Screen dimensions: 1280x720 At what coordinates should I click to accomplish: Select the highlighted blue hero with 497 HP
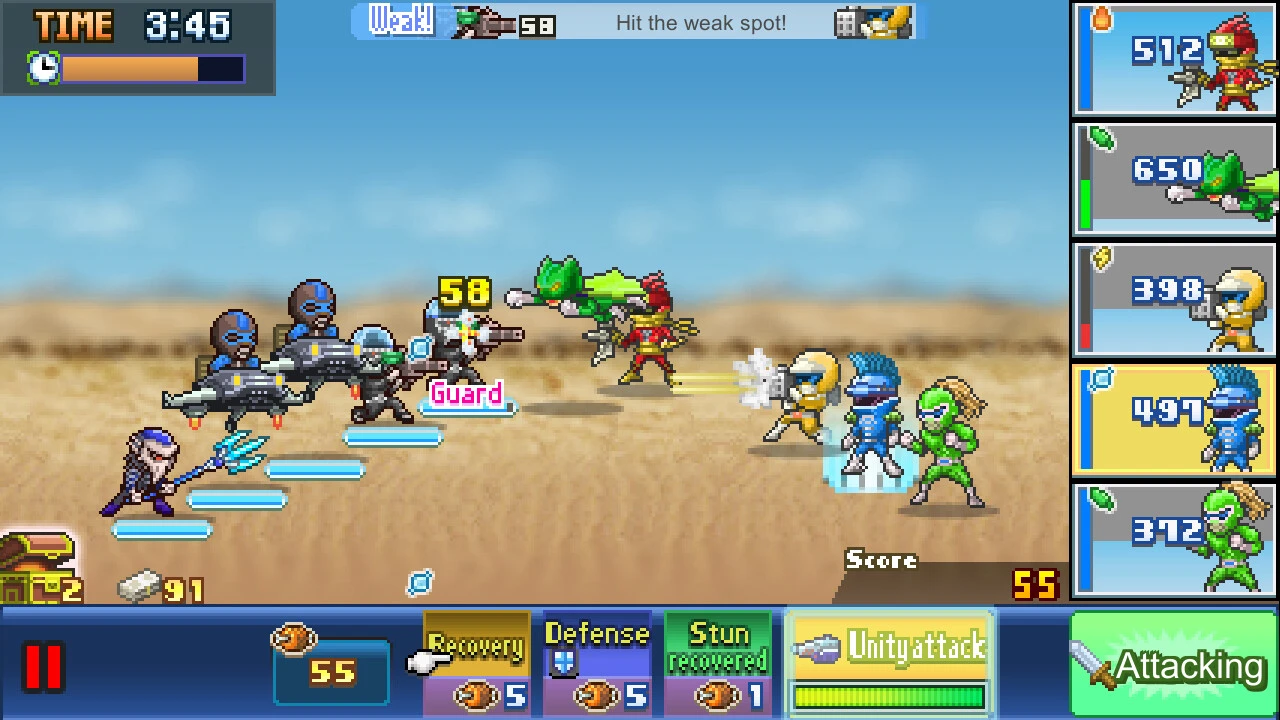tap(1173, 420)
